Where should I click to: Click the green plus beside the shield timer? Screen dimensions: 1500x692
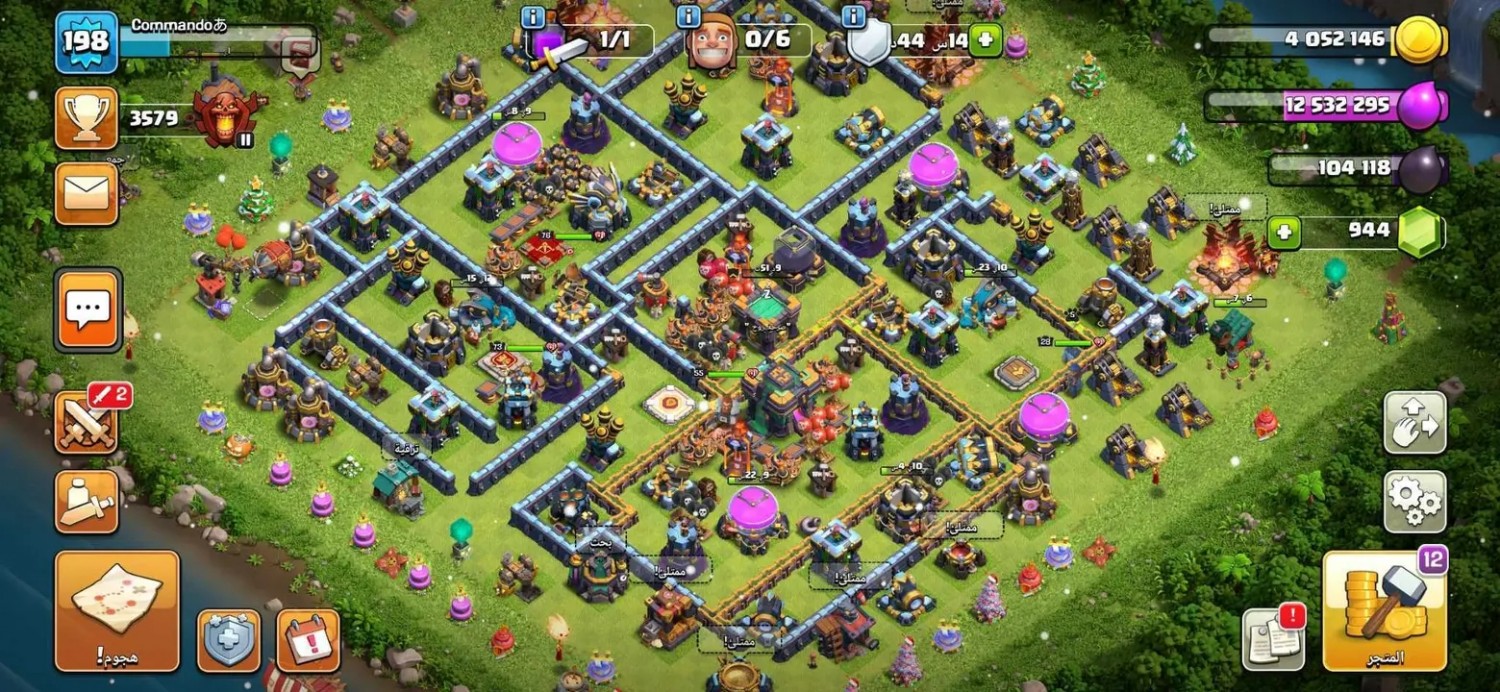tap(985, 40)
